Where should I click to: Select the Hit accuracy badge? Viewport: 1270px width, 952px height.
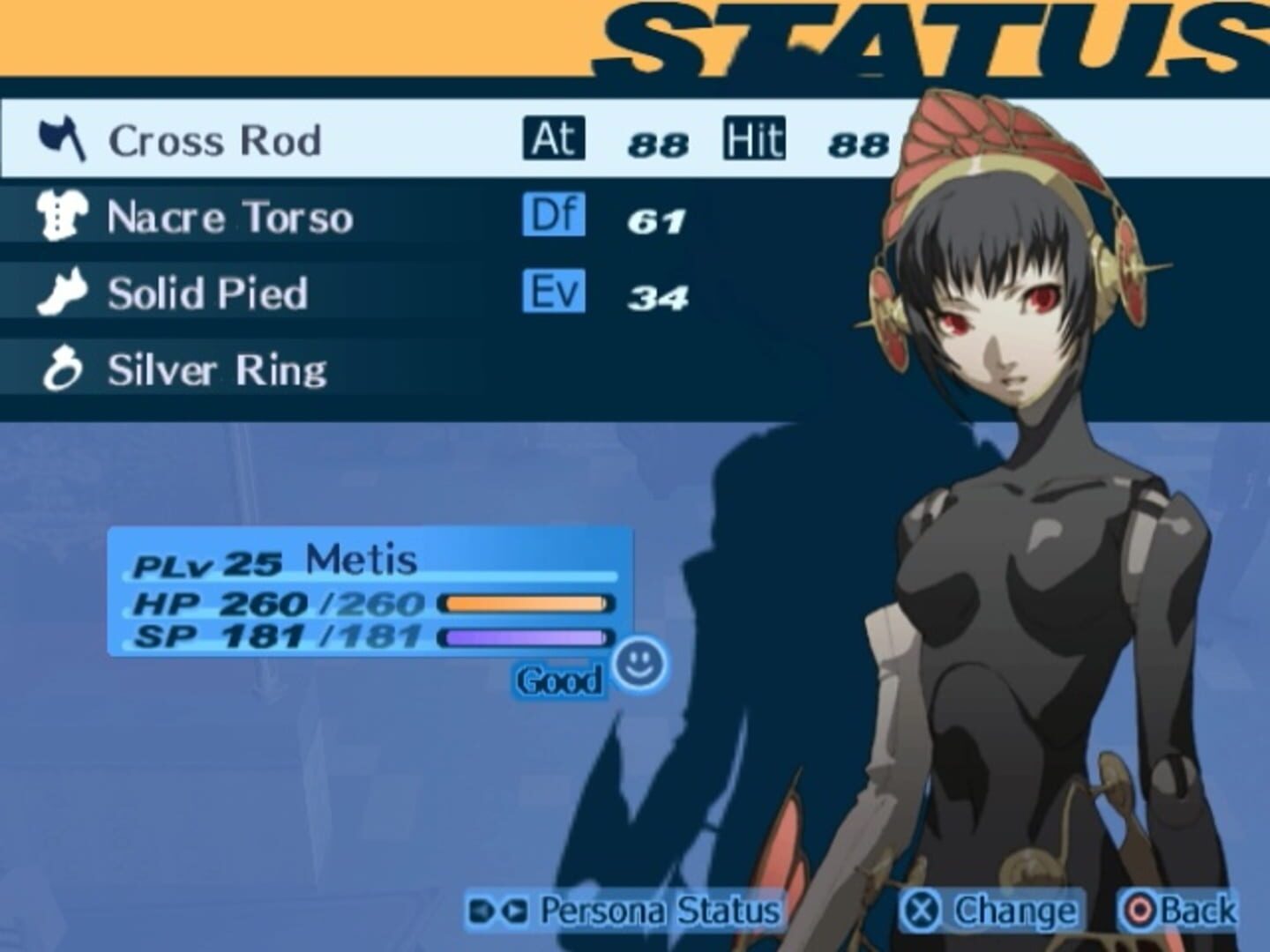pos(756,136)
